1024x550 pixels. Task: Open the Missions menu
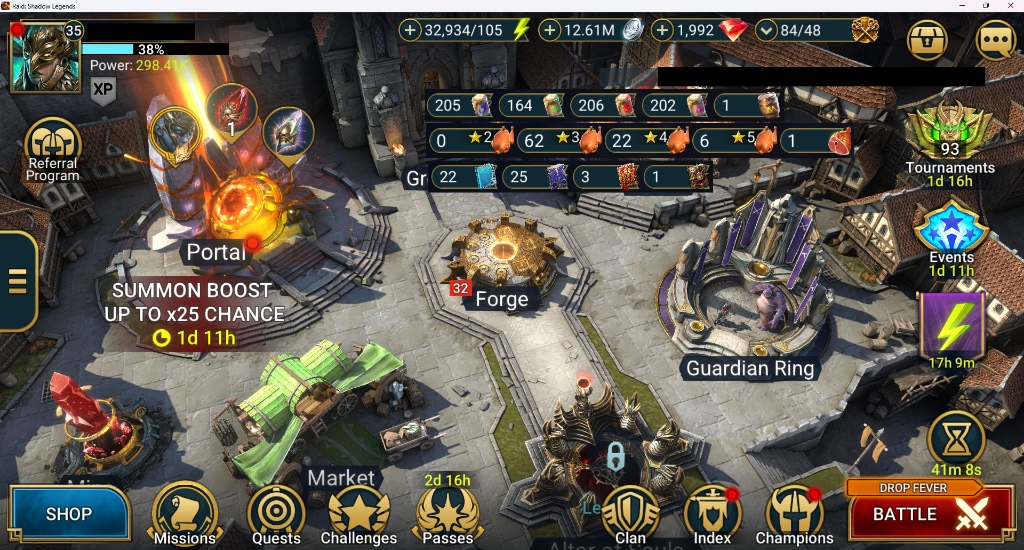pyautogui.click(x=185, y=513)
